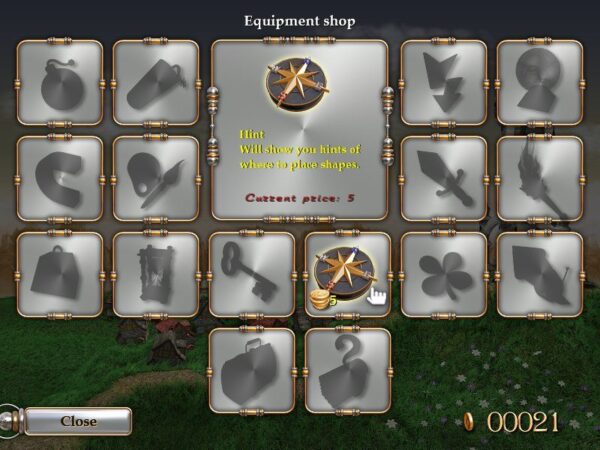Screen dimensions: 600x450
Task: Choose the horseshoe magnet item tile
Action: tap(60, 179)
